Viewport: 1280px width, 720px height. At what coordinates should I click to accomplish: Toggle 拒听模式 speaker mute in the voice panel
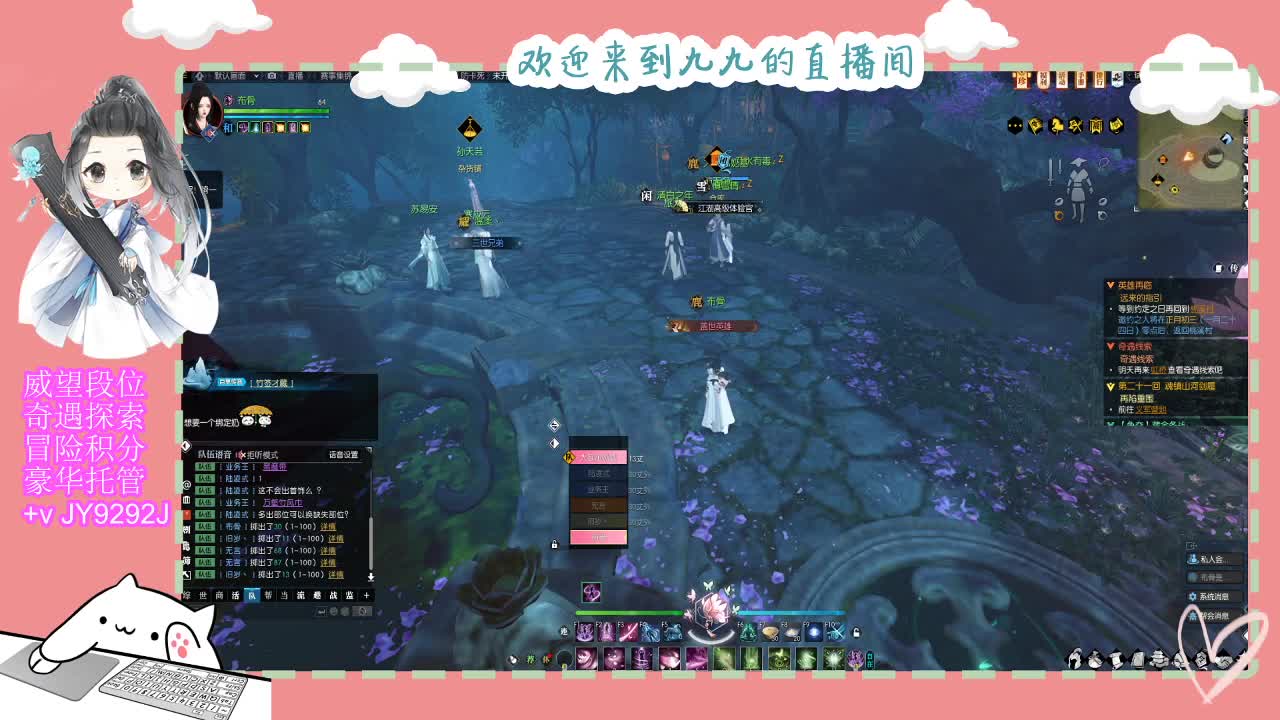click(243, 454)
